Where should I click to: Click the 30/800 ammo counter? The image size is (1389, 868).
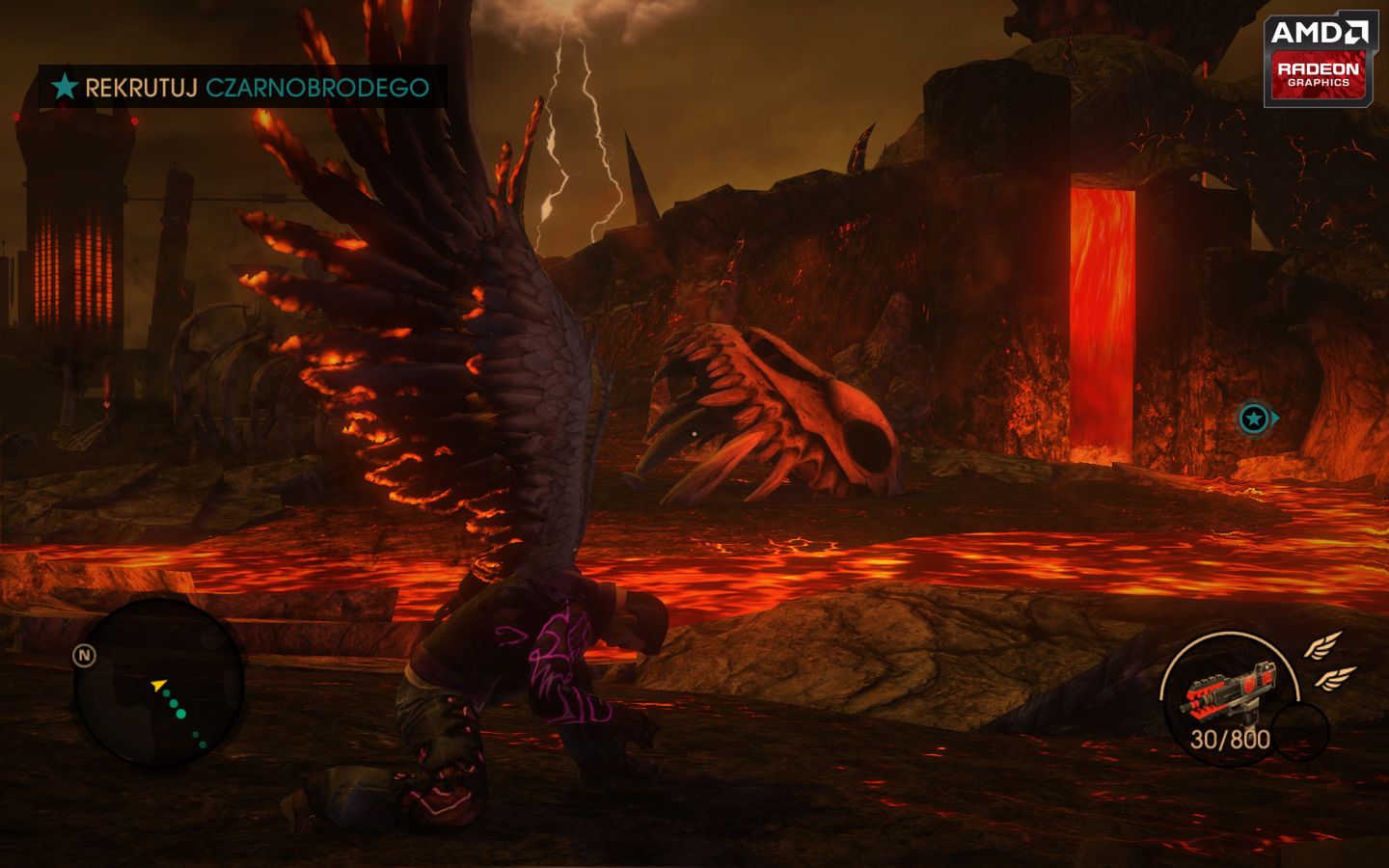(x=1231, y=739)
